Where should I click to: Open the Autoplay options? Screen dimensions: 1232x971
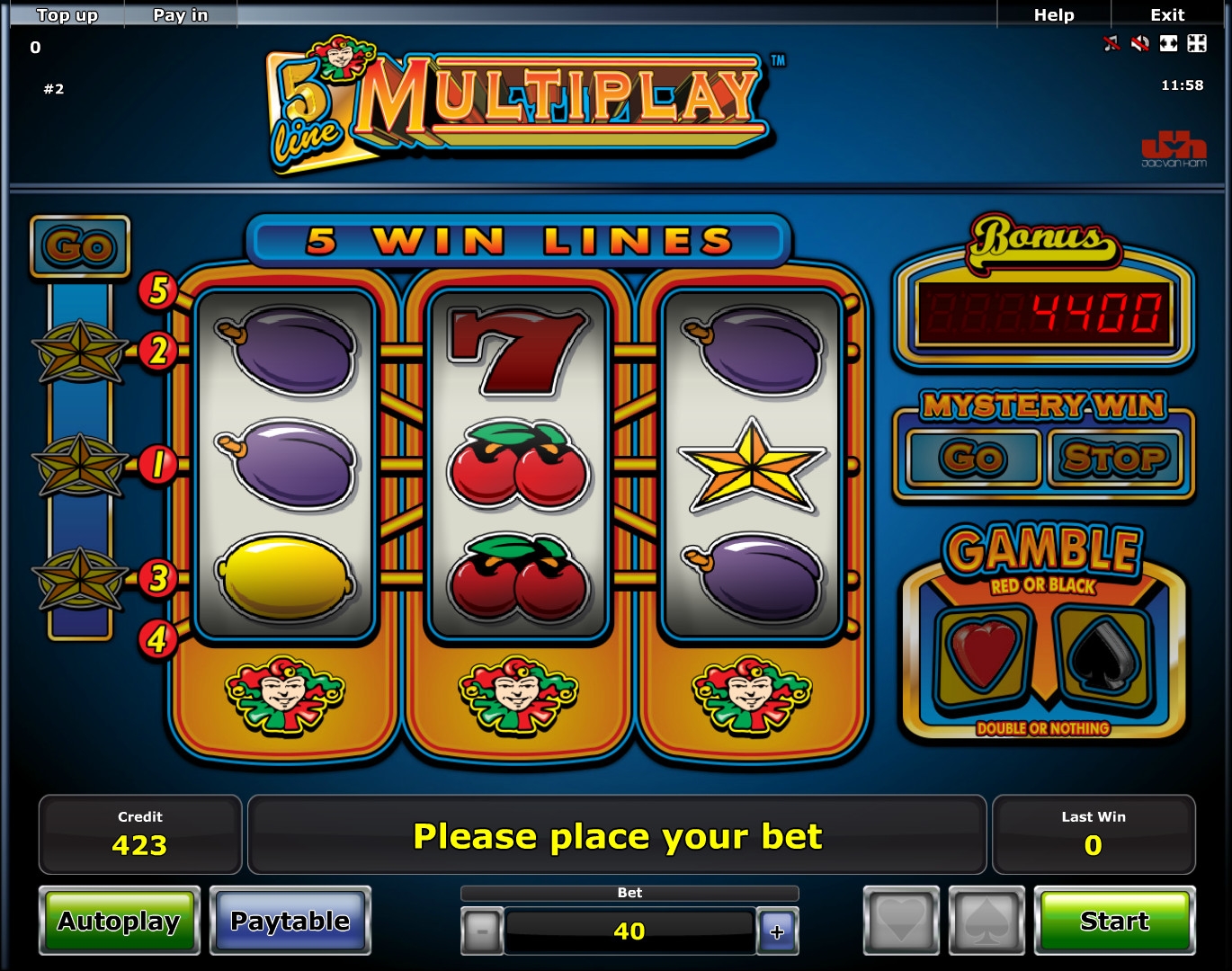(x=119, y=921)
